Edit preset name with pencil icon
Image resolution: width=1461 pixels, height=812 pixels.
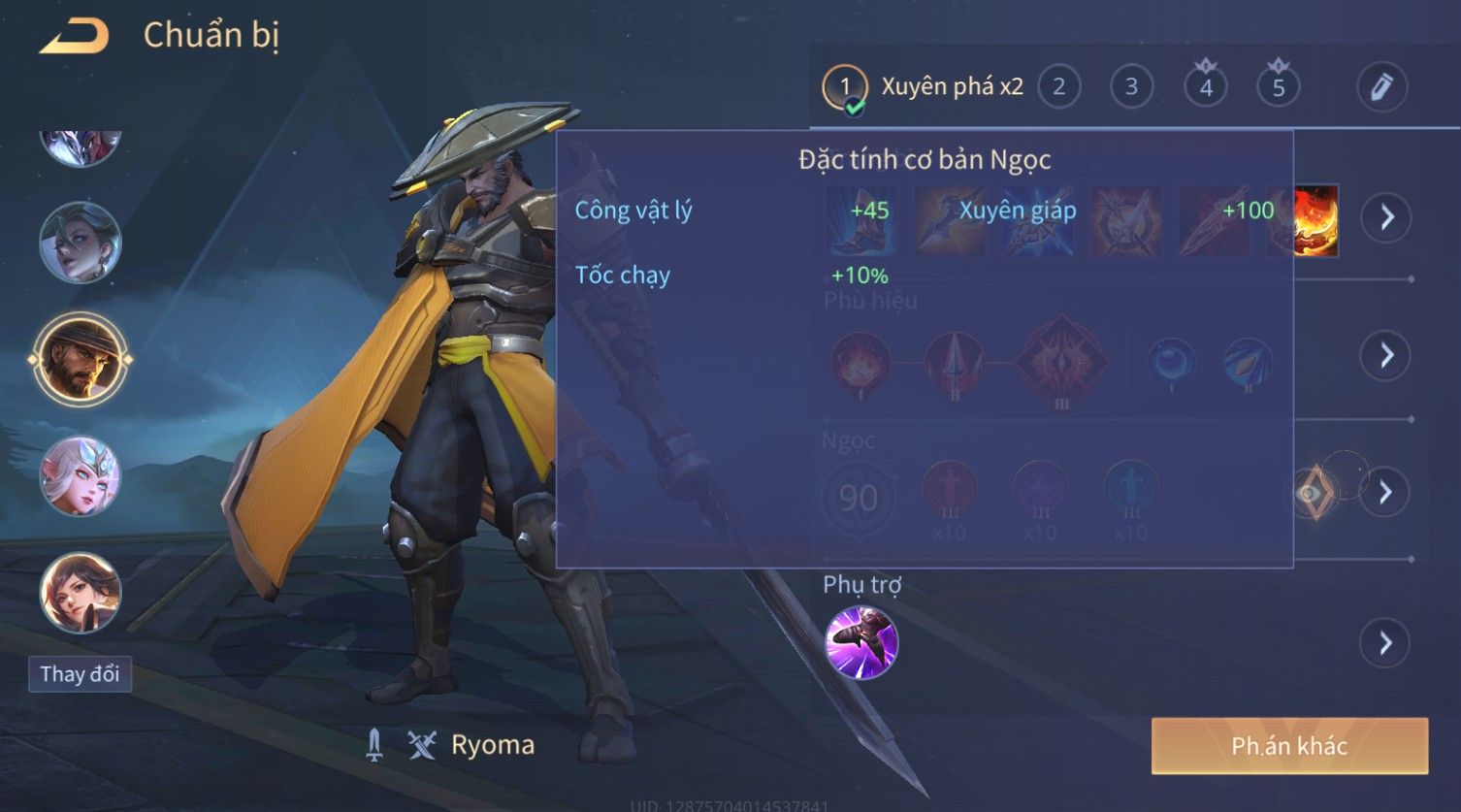[x=1381, y=87]
